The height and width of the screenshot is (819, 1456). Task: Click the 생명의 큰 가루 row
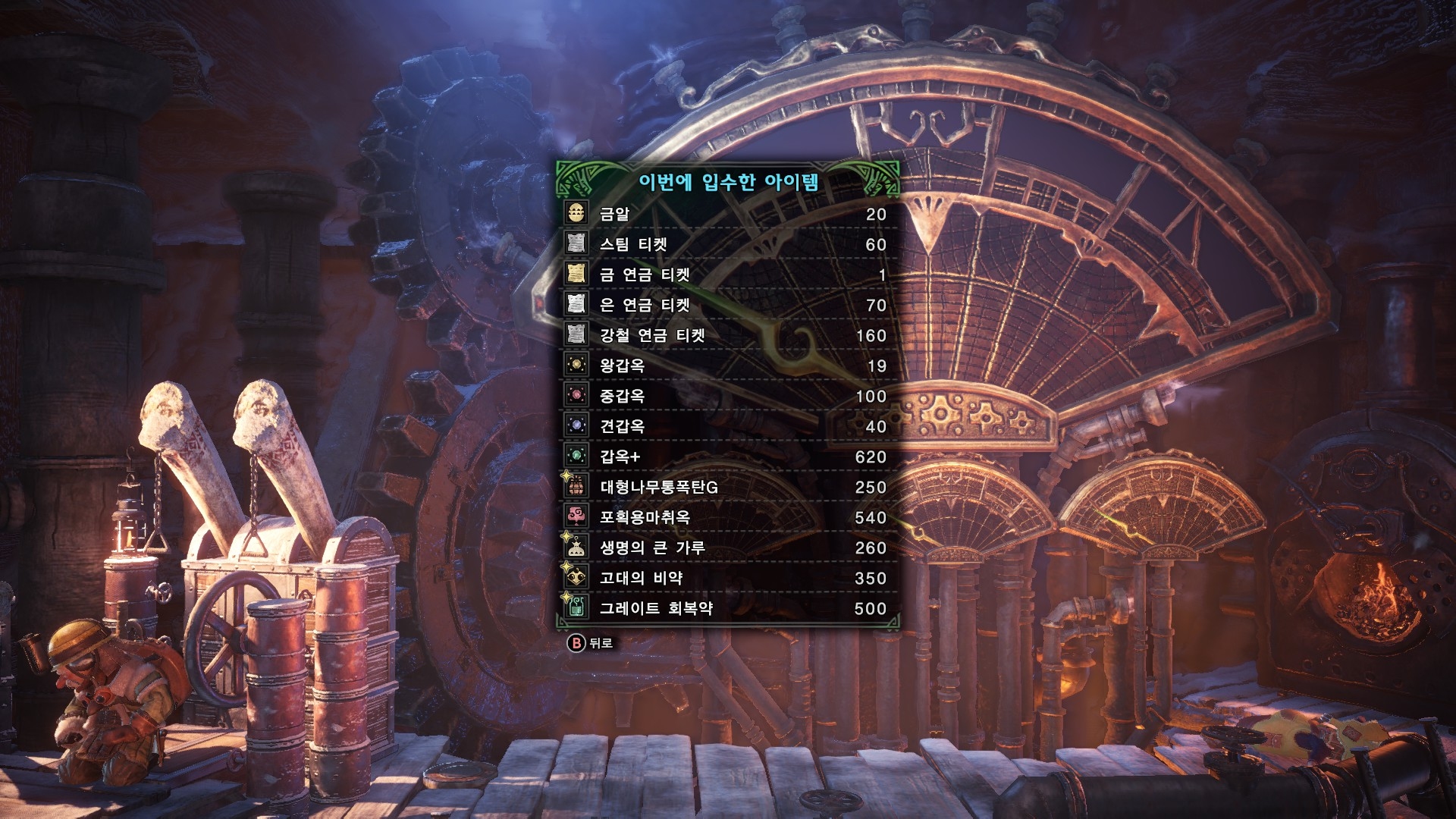tap(726, 548)
